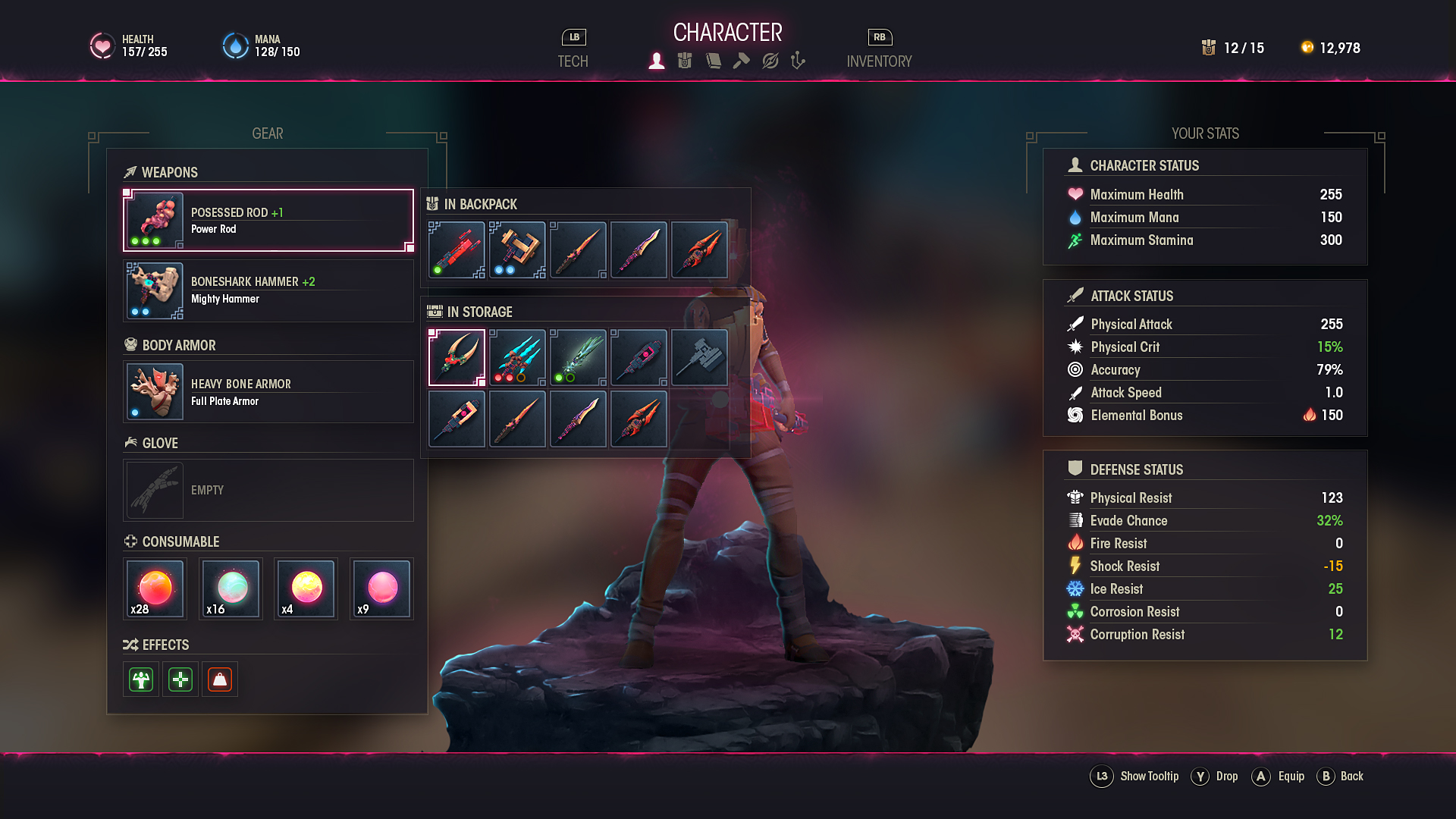Select the crescent blade in storage
Viewport: 1456px width, 819px height.
click(457, 357)
